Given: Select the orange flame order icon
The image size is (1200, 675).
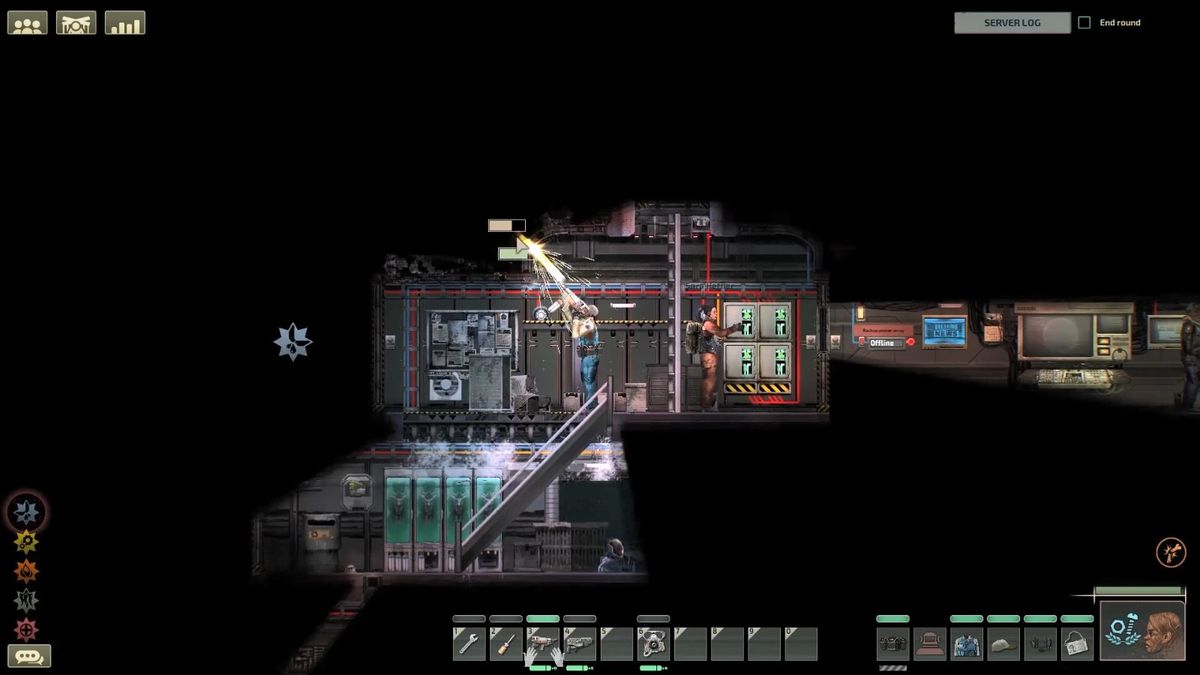Looking at the screenshot, I should (x=26, y=571).
